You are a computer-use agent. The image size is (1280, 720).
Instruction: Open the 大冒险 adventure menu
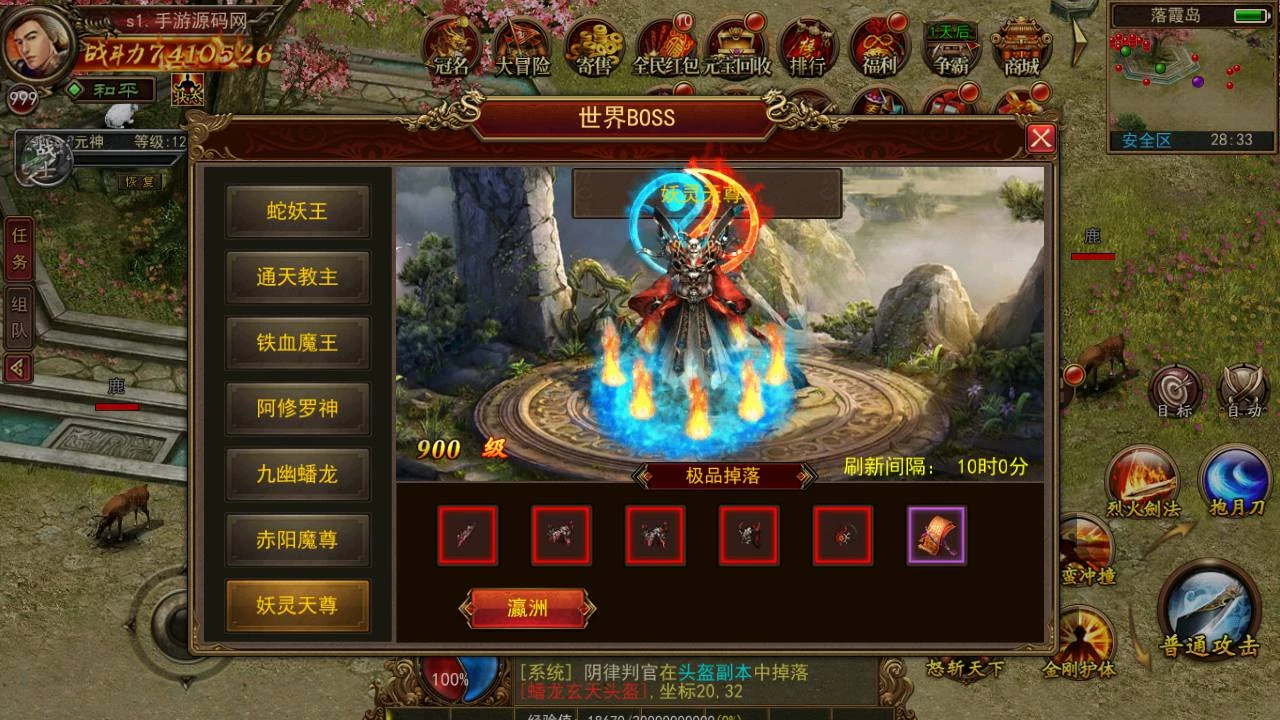(x=522, y=47)
